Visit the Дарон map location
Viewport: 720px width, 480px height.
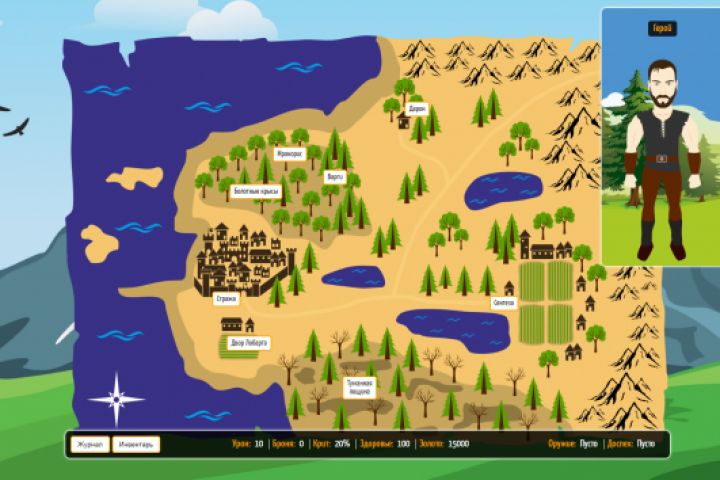click(x=417, y=108)
